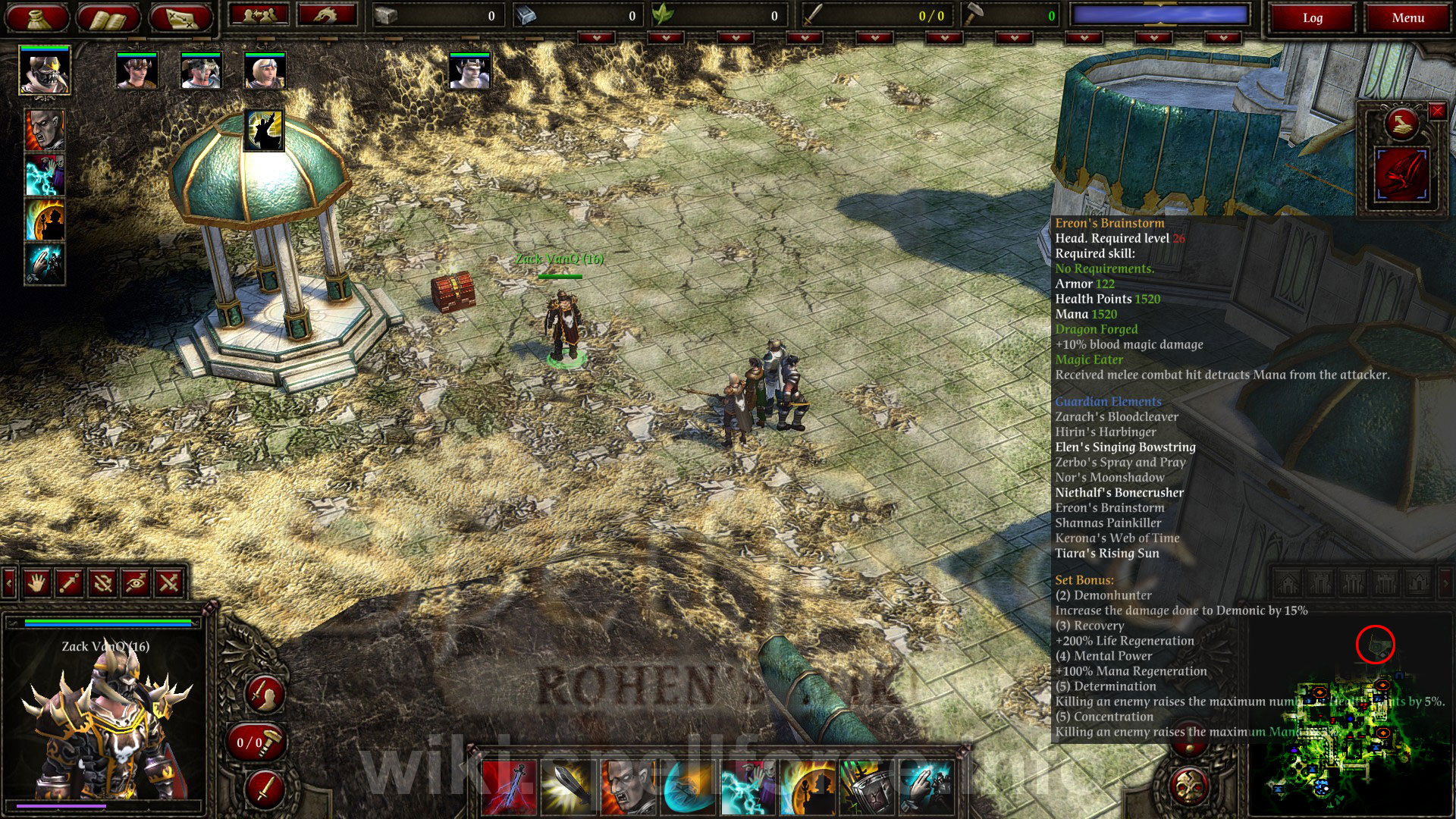Open the Menu
Image resolution: width=1456 pixels, height=819 pixels.
tap(1407, 18)
